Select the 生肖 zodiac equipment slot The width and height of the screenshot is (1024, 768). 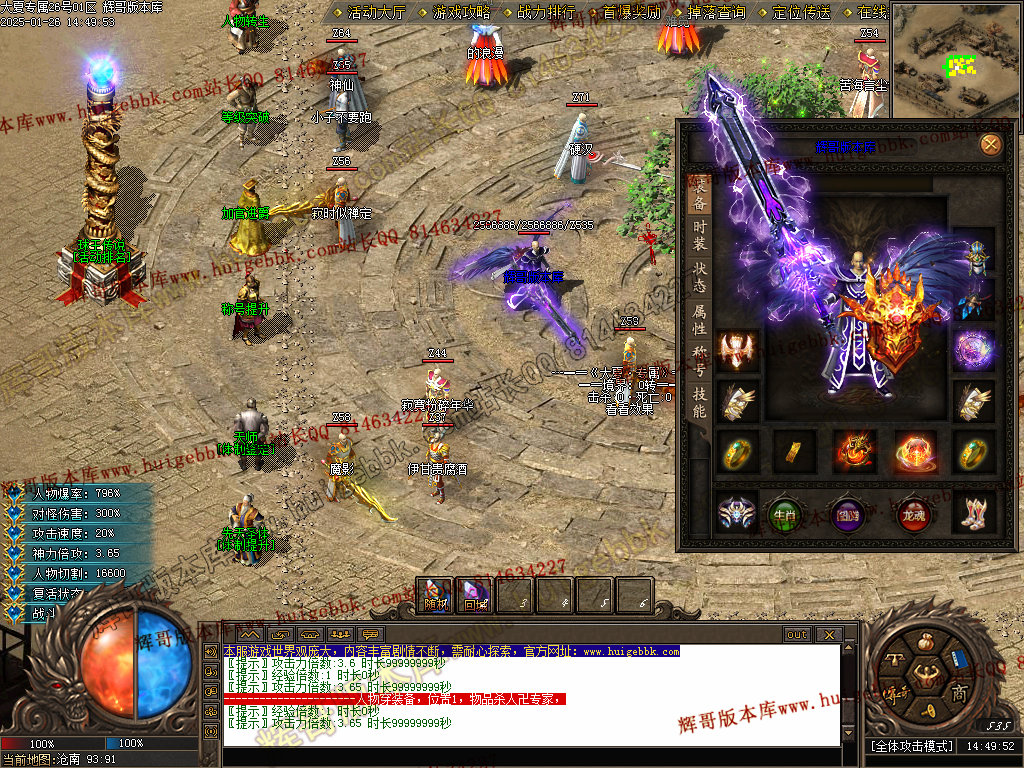coord(788,514)
